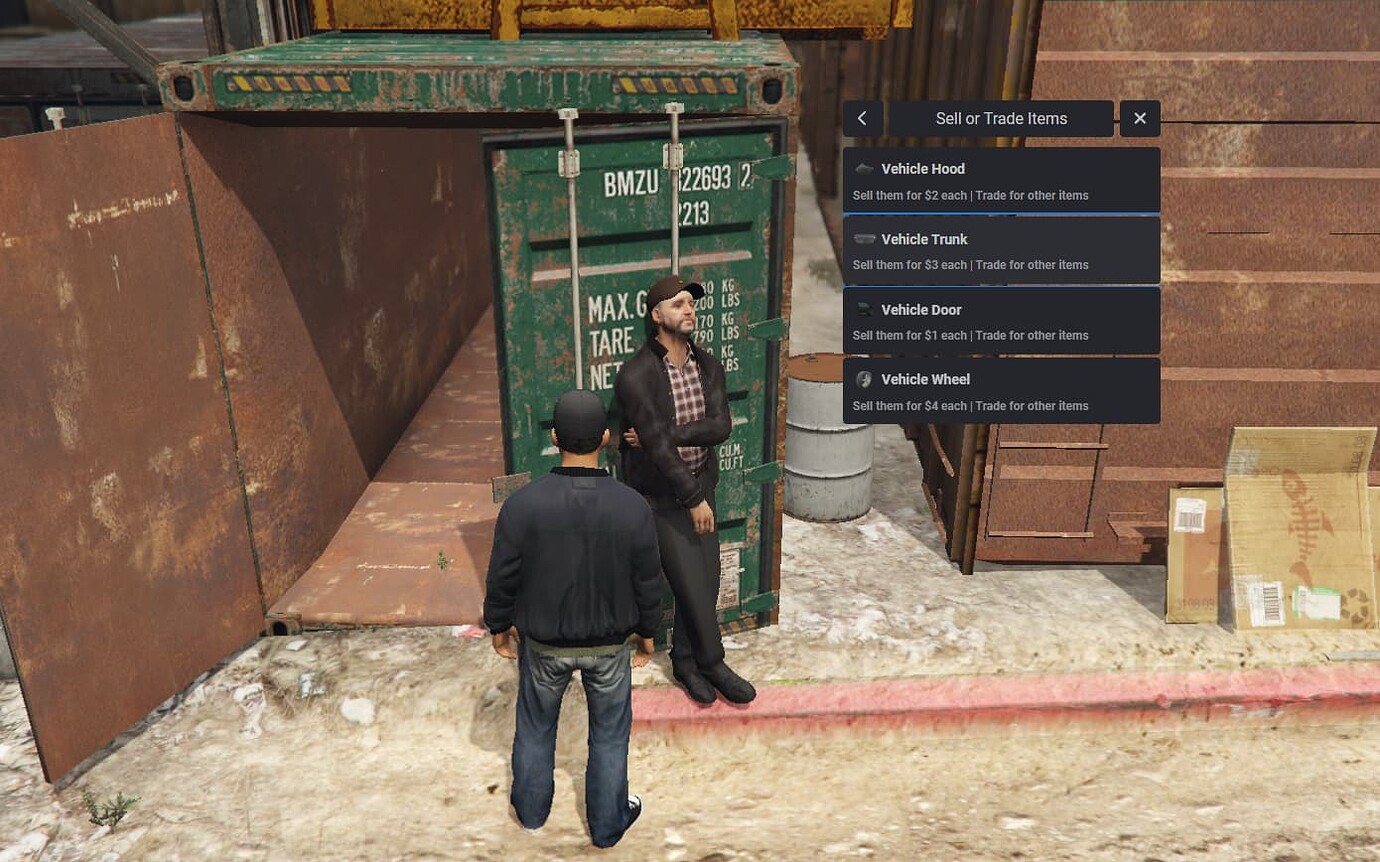The height and width of the screenshot is (862, 1380).
Task: Click Sell them for $3 each text
Action: pos(910,265)
